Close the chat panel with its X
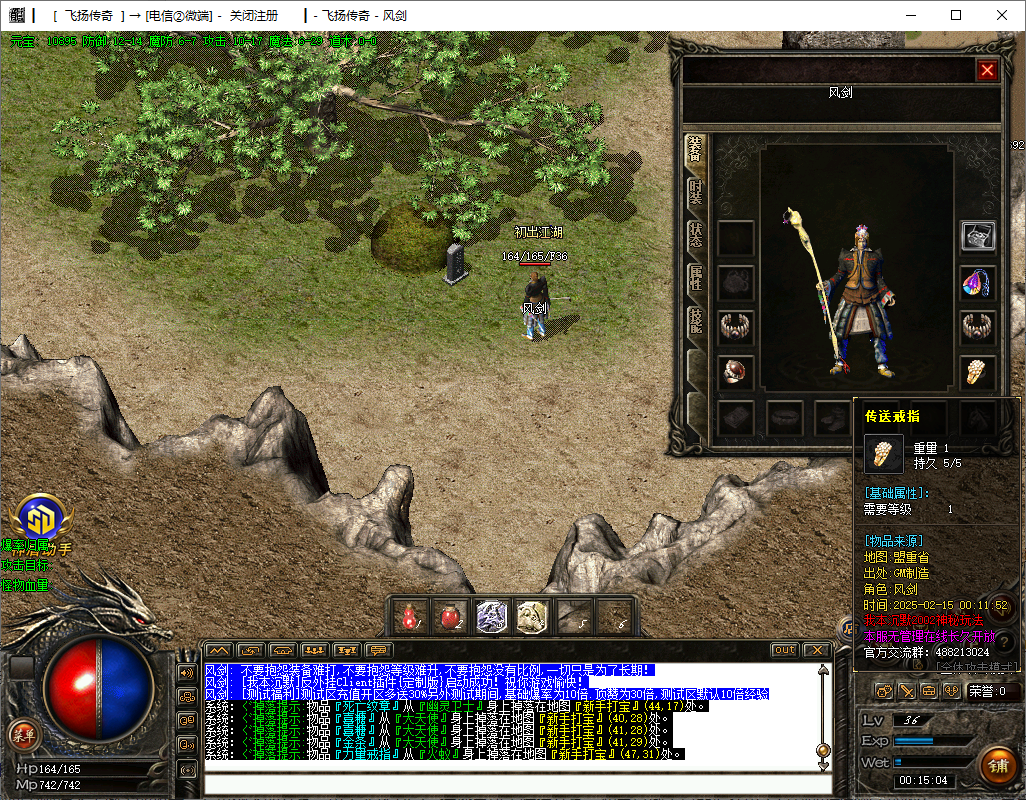 click(x=817, y=650)
